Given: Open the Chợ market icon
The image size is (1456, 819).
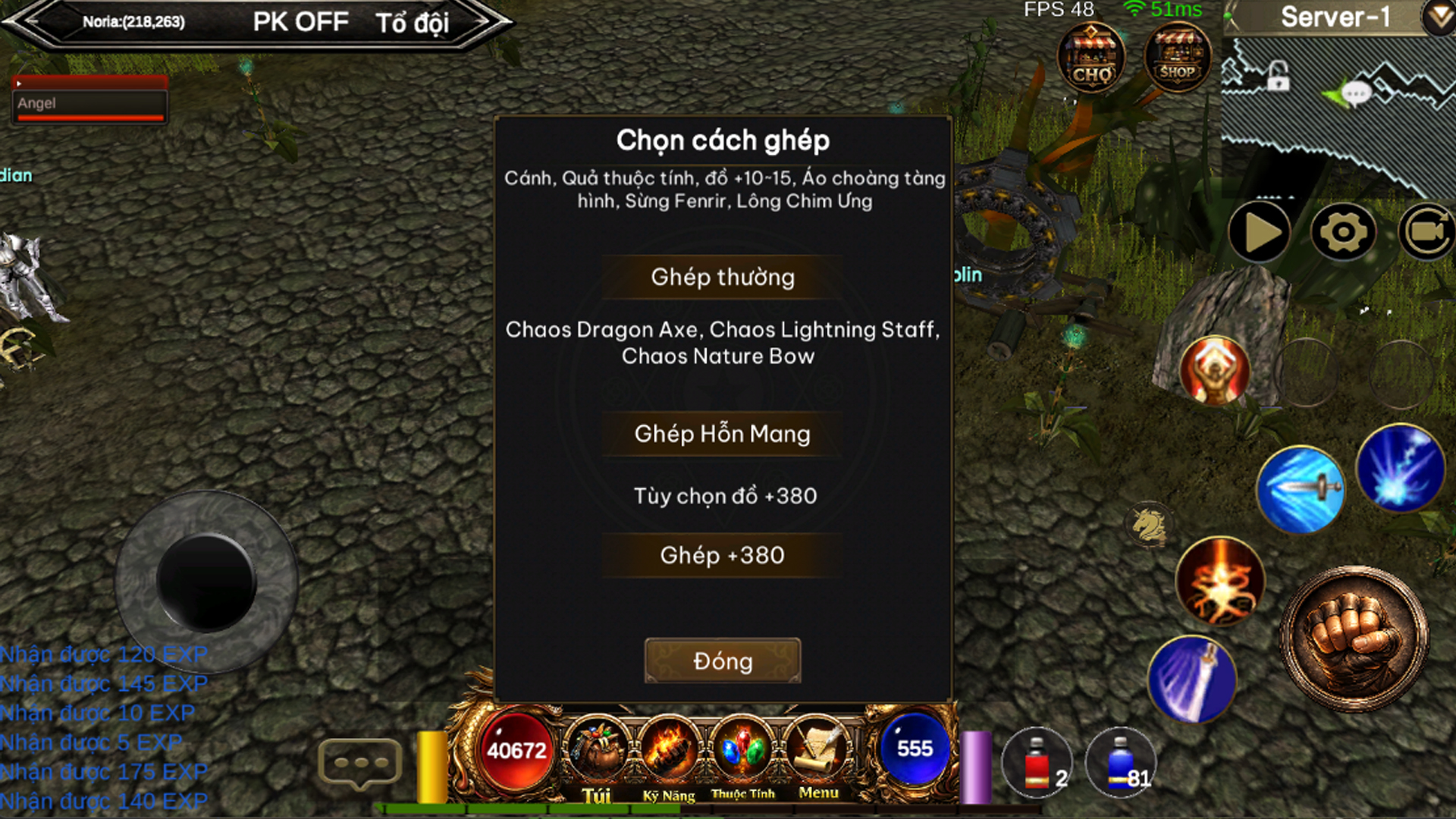Looking at the screenshot, I should (1091, 58).
